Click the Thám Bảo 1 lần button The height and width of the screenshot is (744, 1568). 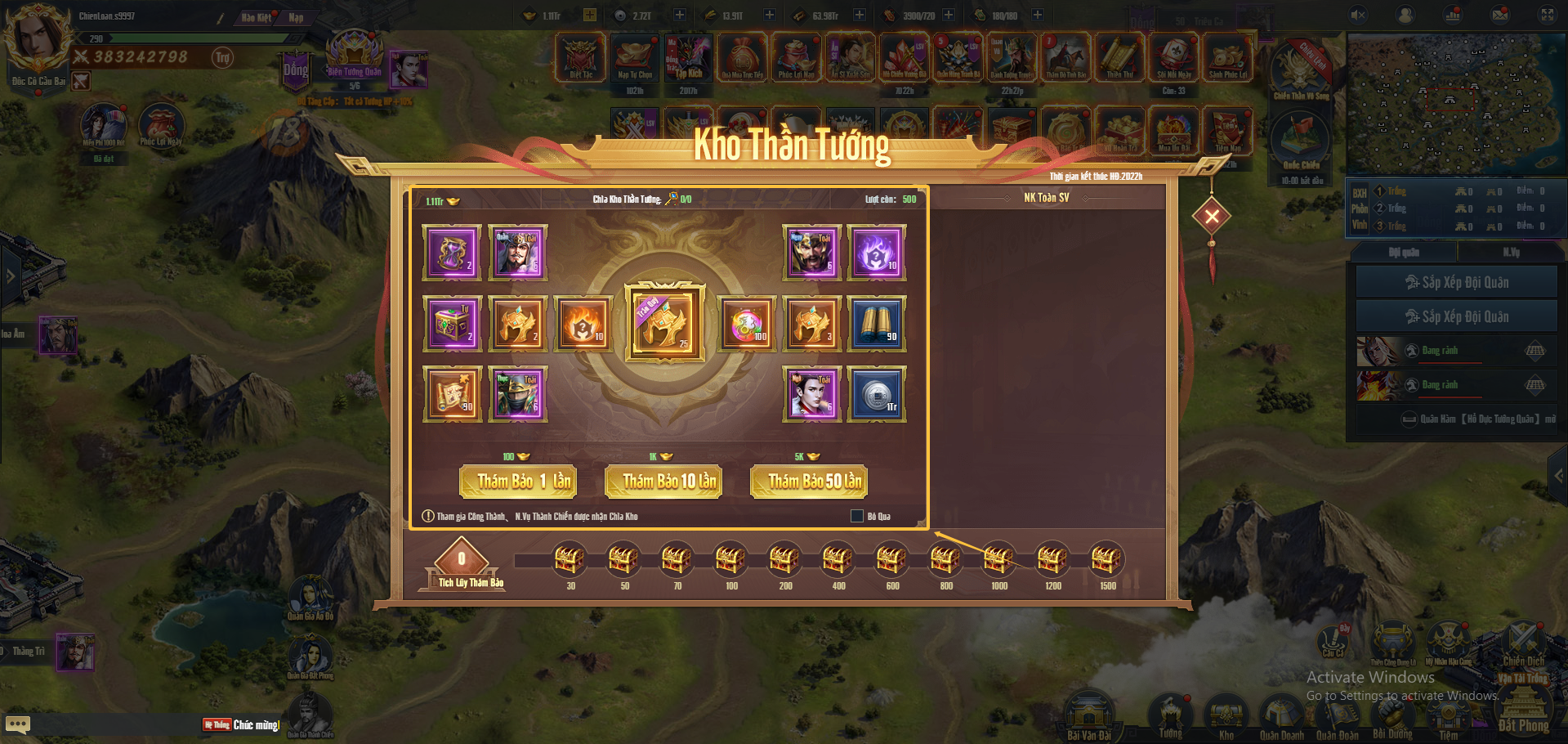pos(518,482)
